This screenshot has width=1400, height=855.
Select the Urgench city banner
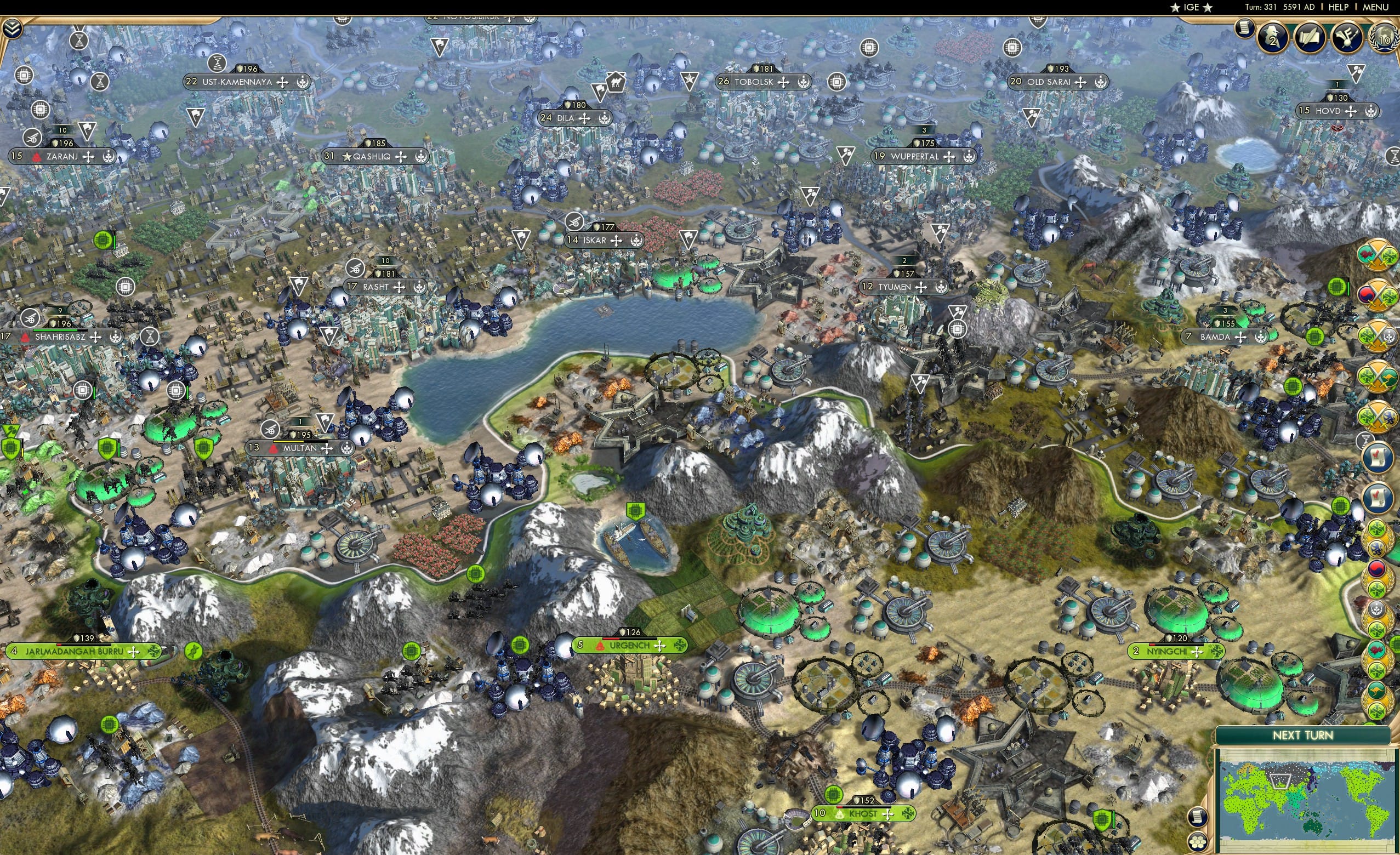(x=629, y=646)
